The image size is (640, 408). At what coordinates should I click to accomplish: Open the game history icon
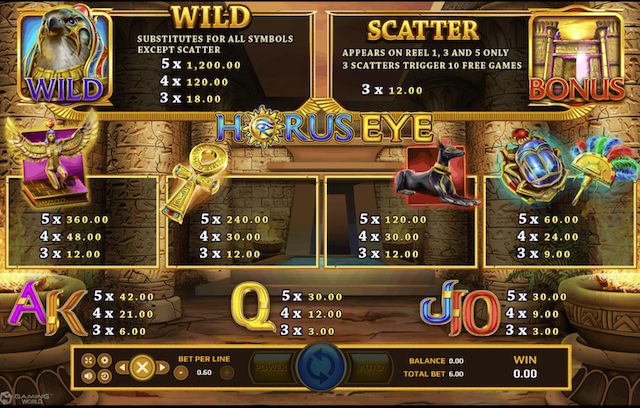pyautogui.click(x=104, y=375)
